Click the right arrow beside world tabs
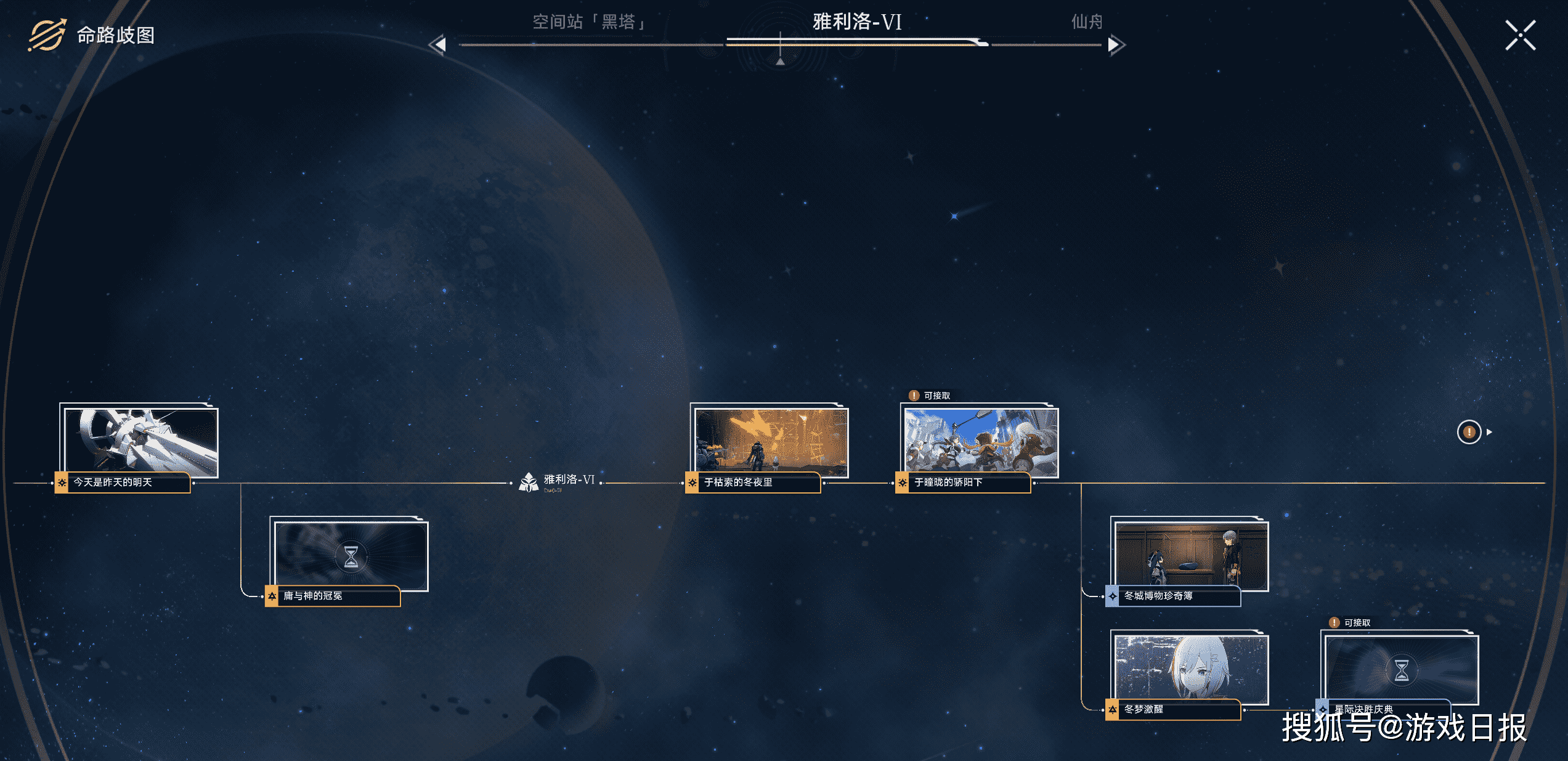 (1115, 44)
